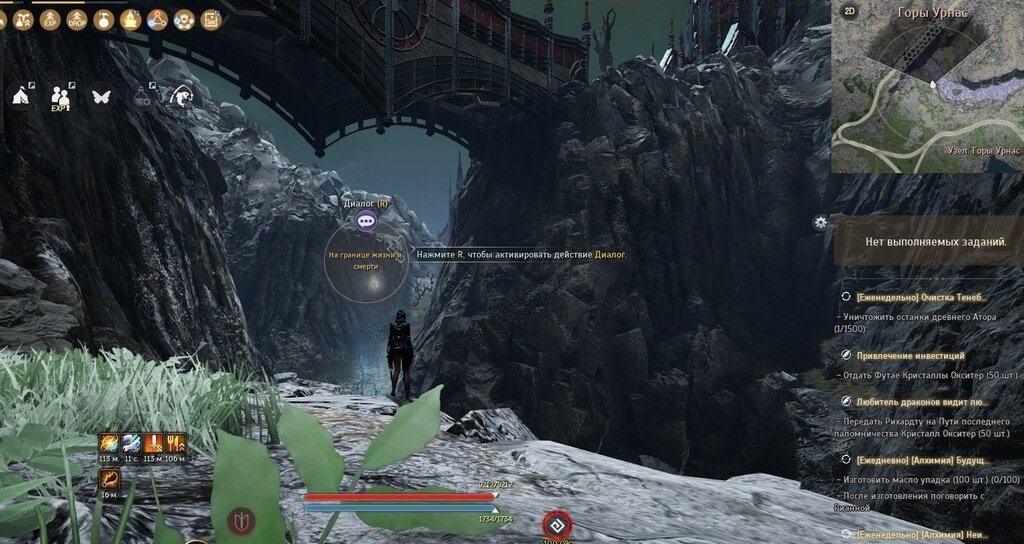Click the round EXP buff icon
Image resolution: width=1024 pixels, height=544 pixels.
pyautogui.click(x=49, y=19)
